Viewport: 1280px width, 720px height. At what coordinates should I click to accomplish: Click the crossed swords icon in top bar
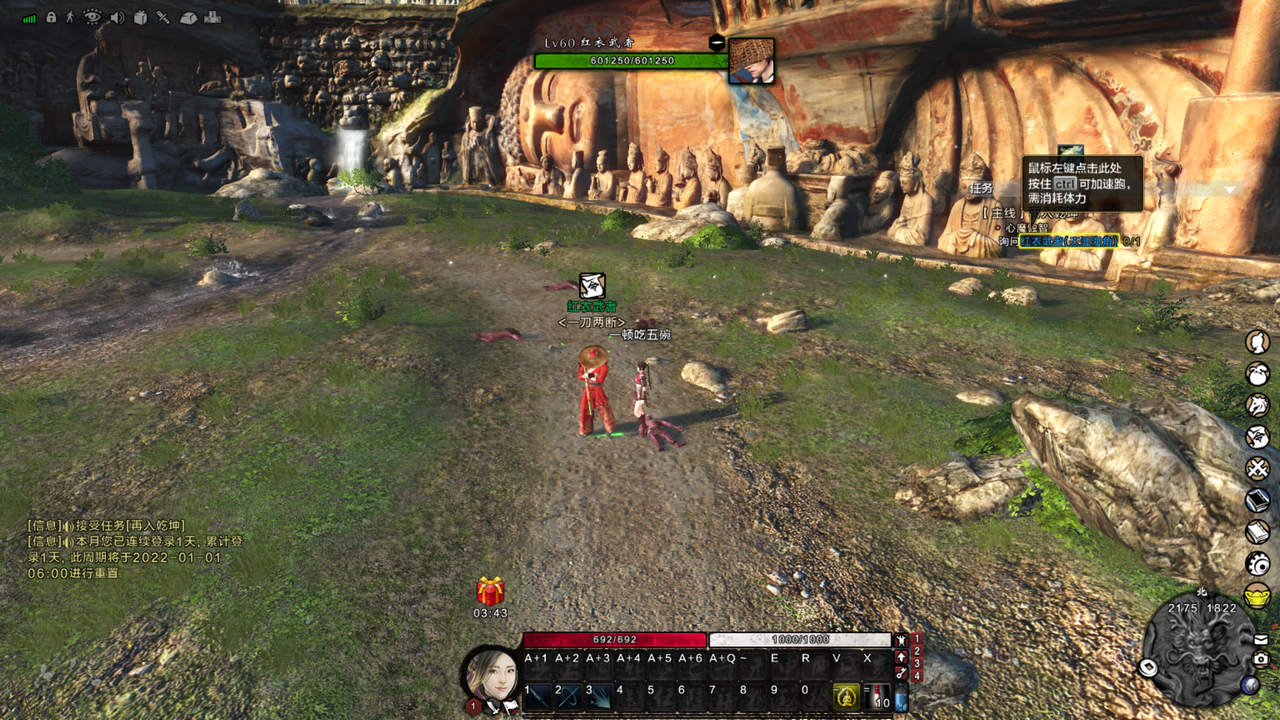pyautogui.click(x=163, y=17)
